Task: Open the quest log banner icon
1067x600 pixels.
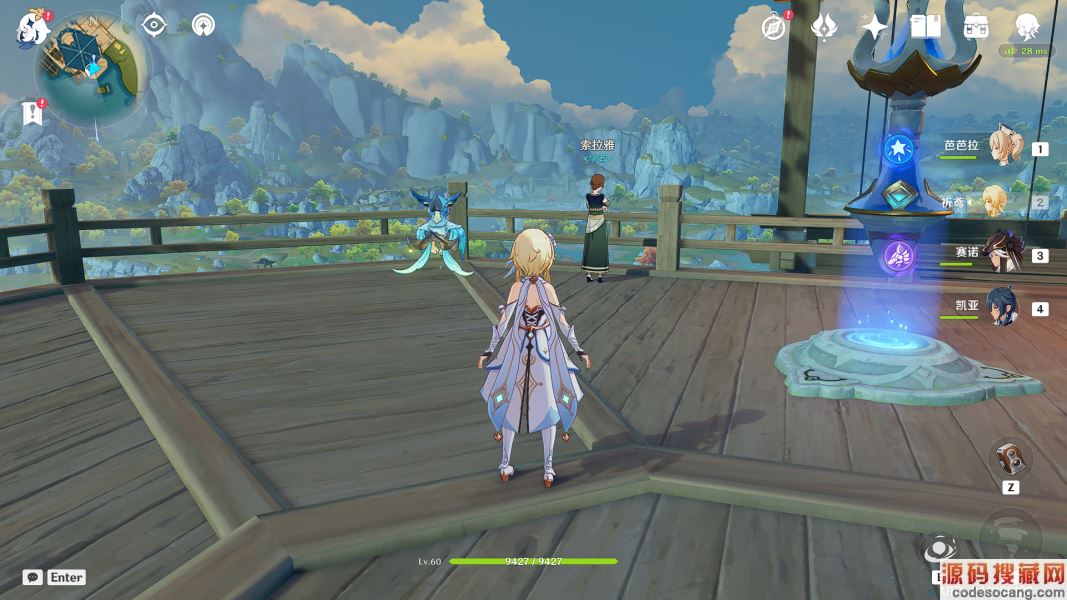Action: tap(33, 114)
